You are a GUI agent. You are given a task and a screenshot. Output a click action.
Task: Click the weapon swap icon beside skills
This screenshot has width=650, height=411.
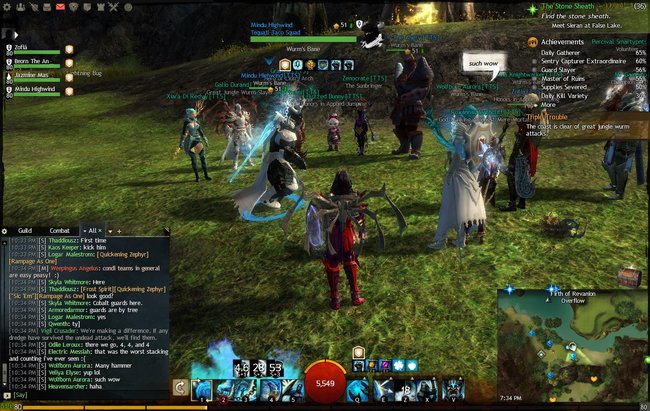tap(181, 387)
